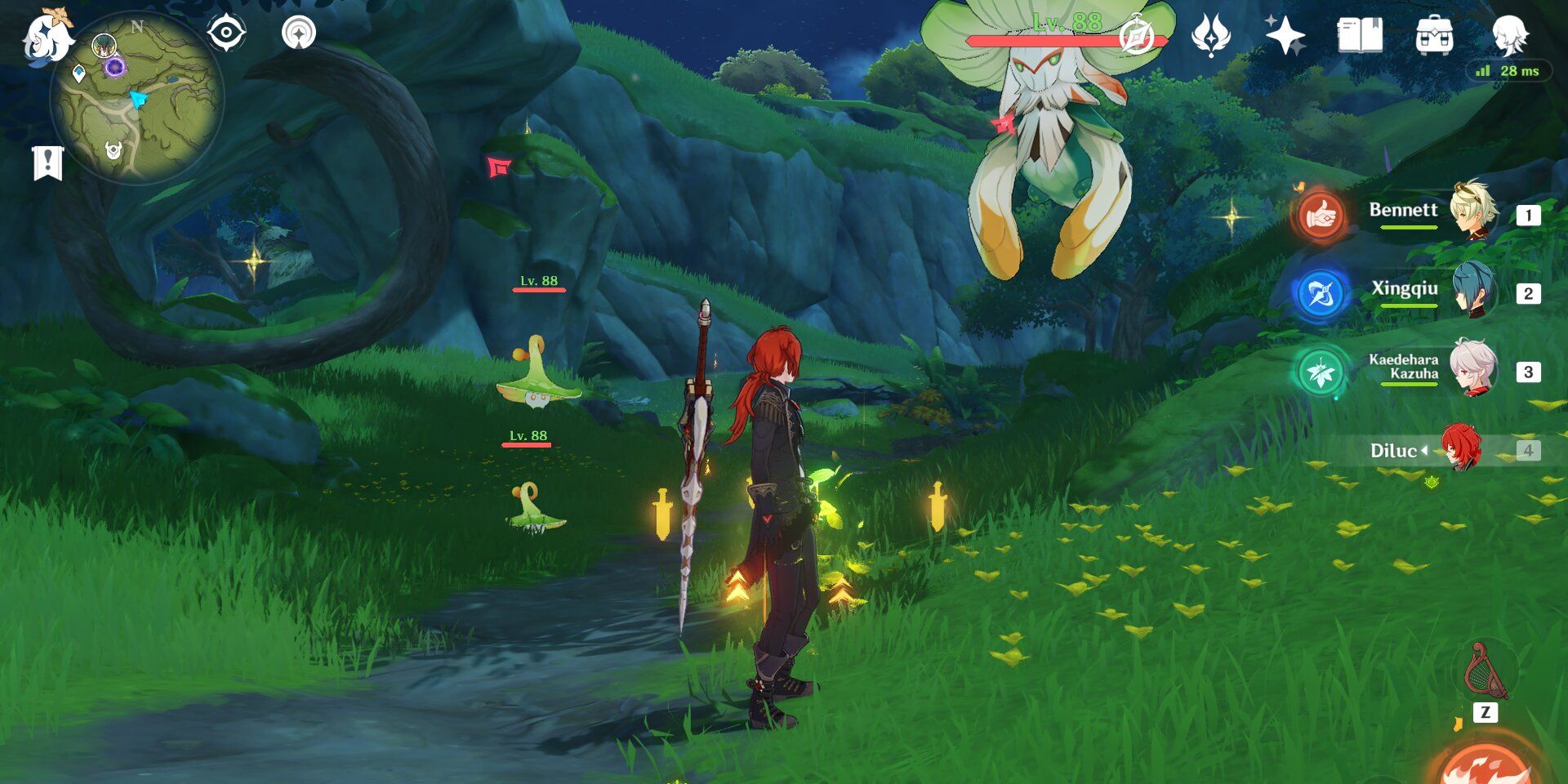This screenshot has width=1568, height=784.
Task: Open the map via the minimap
Action: click(136, 100)
